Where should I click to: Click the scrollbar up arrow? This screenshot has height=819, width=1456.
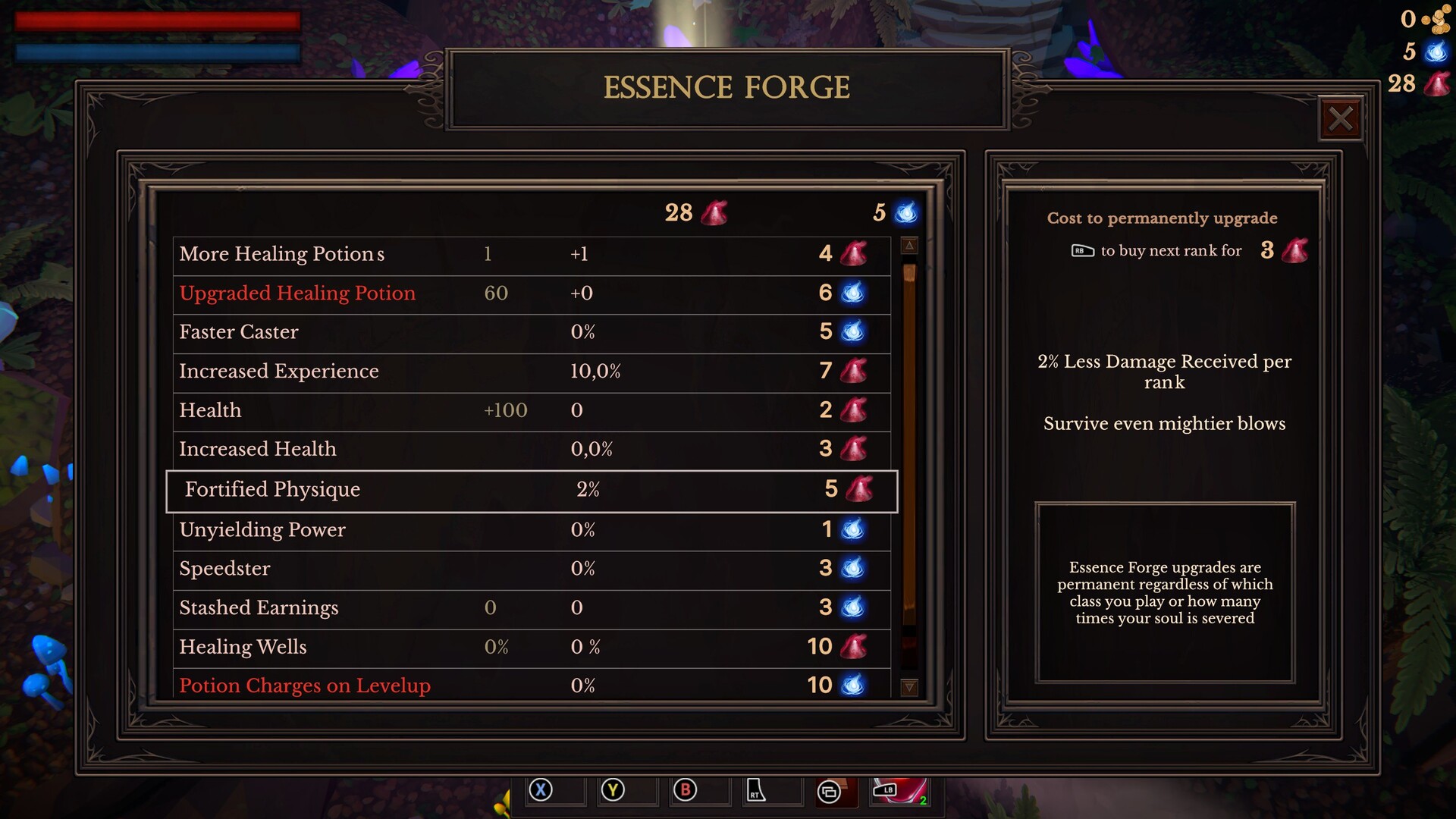tap(908, 245)
